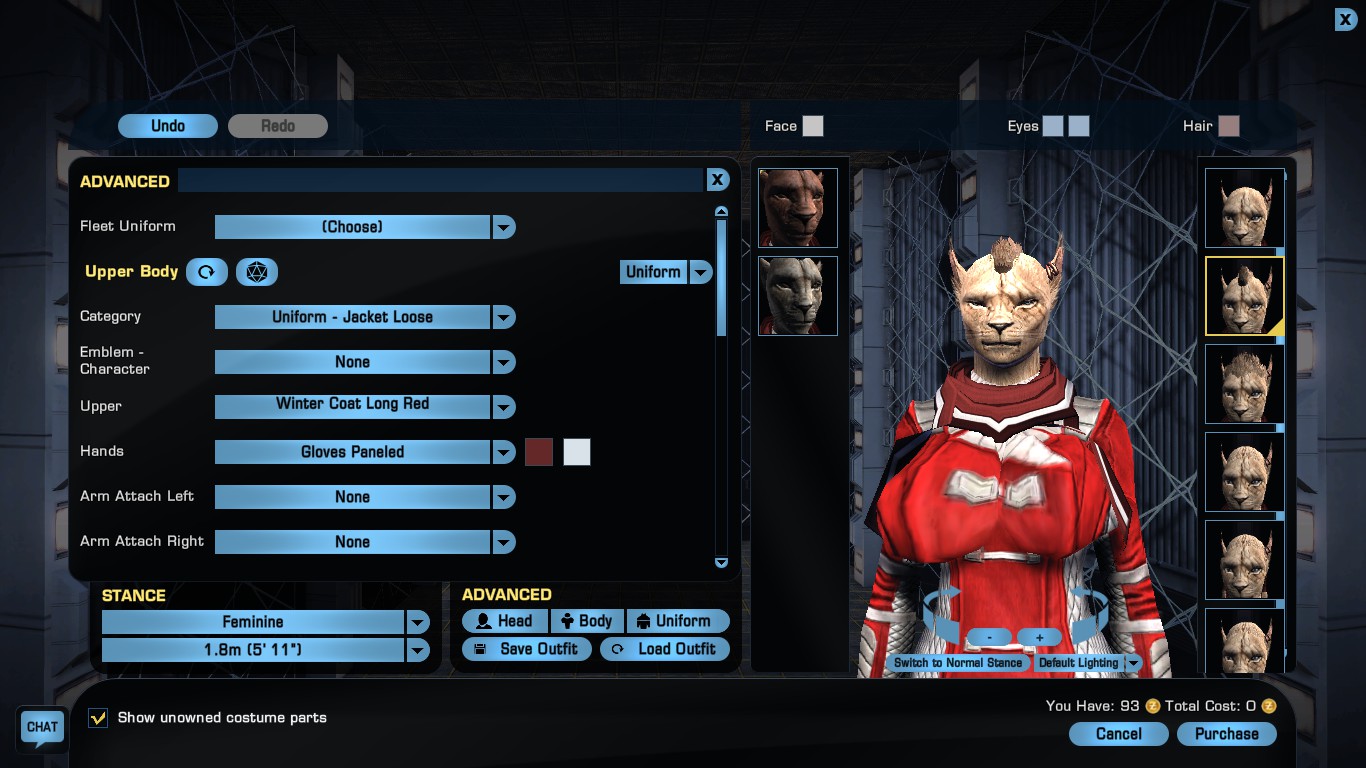Viewport: 1366px width, 768px height.
Task: Toggle Show unowned costume parts checkbox
Action: 98,718
